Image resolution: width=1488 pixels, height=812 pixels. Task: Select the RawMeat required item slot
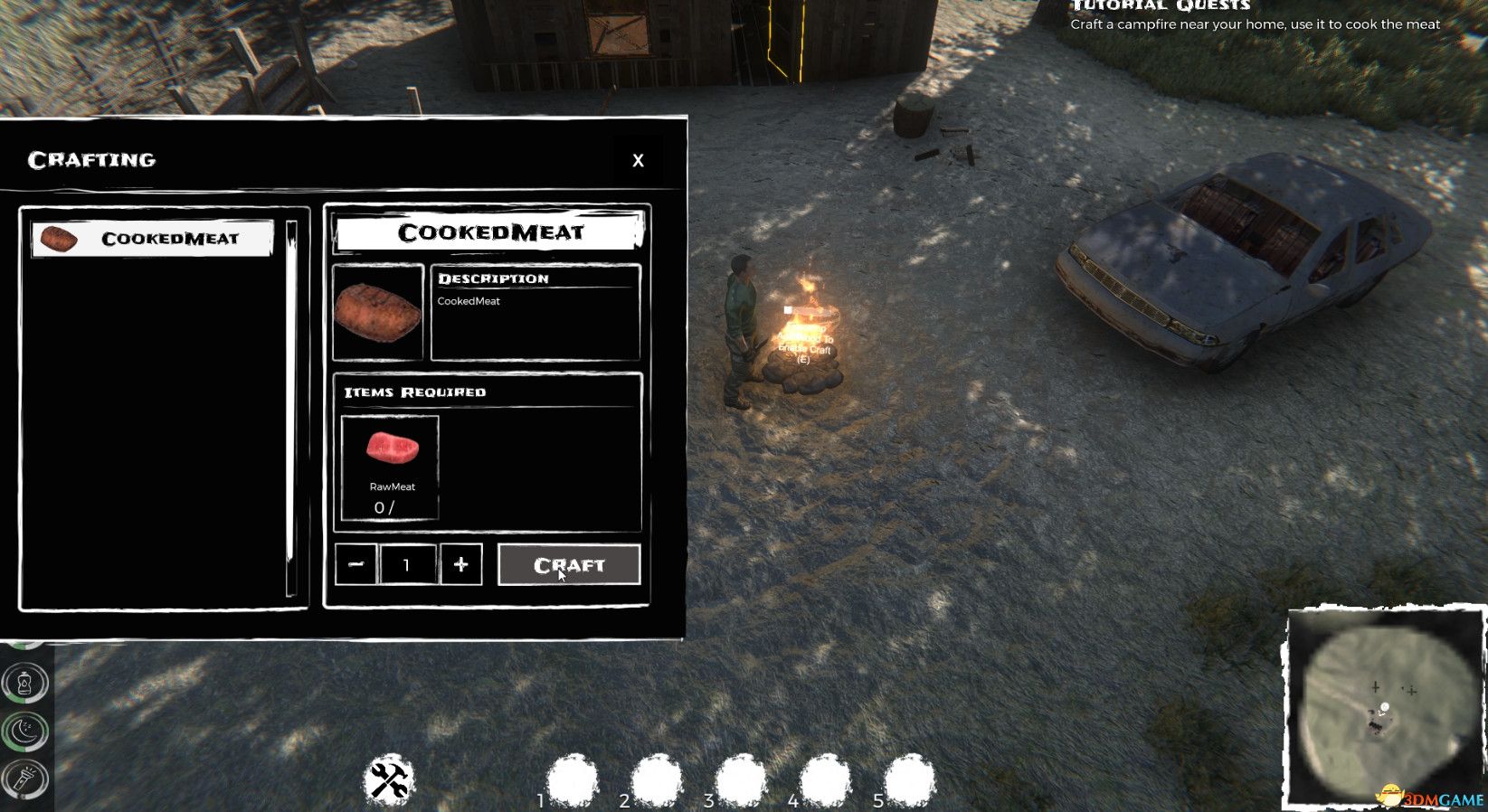click(x=391, y=467)
